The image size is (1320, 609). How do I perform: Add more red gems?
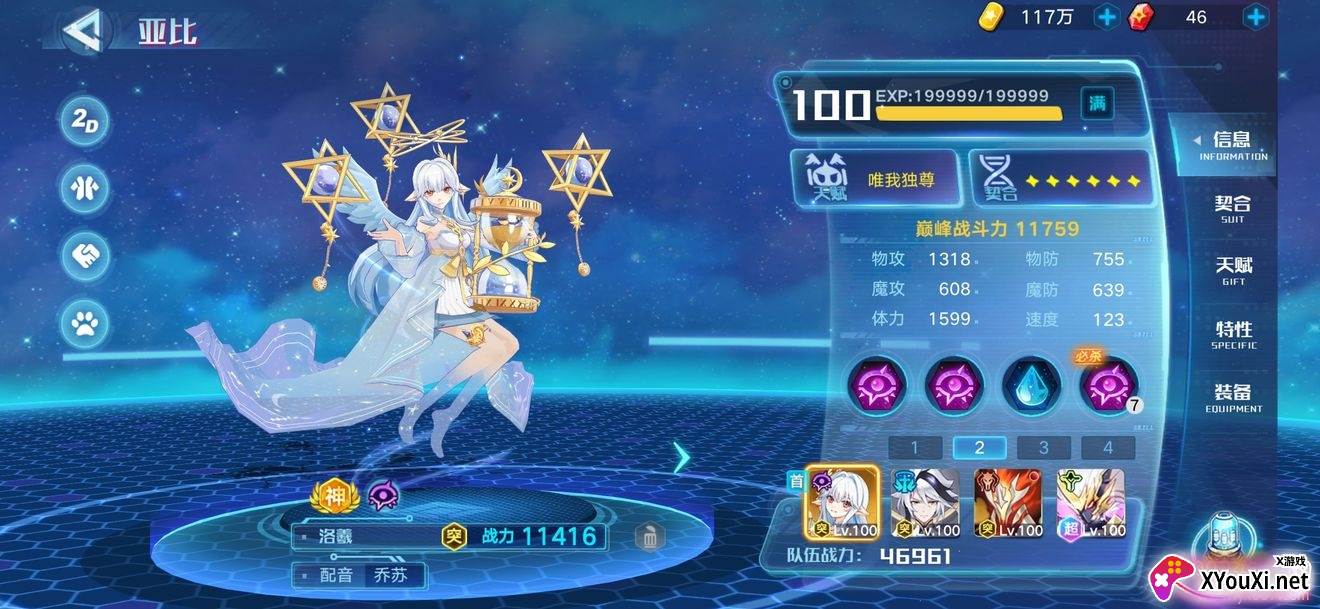[1255, 17]
